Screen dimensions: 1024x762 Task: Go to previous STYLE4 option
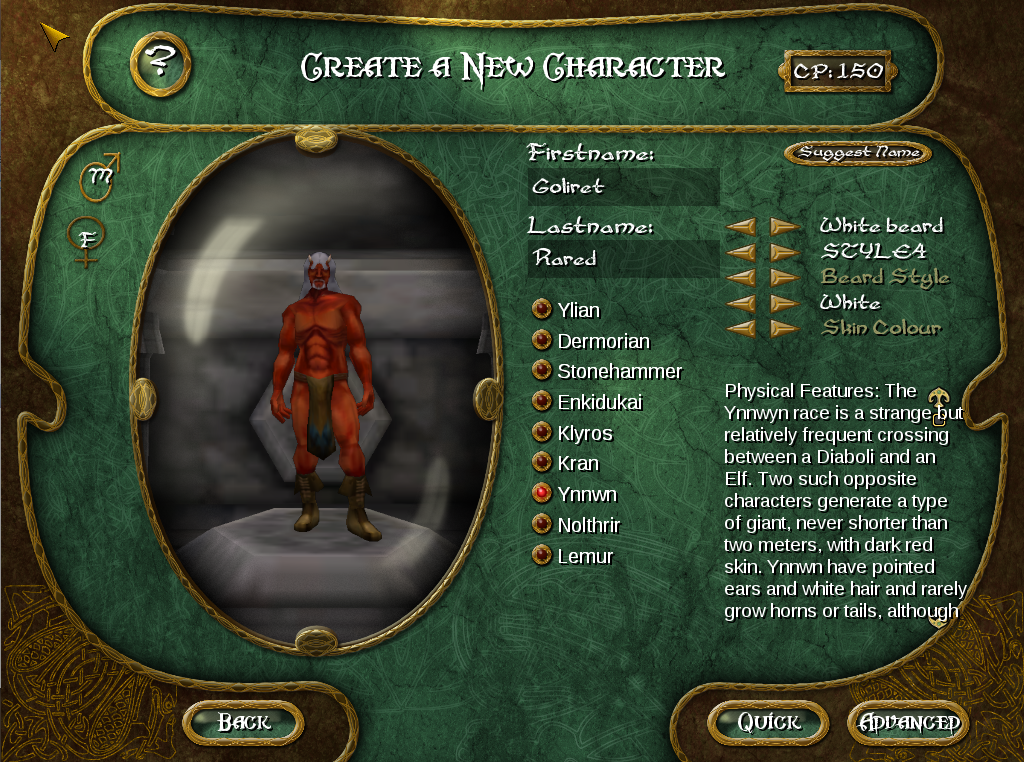[x=741, y=252]
